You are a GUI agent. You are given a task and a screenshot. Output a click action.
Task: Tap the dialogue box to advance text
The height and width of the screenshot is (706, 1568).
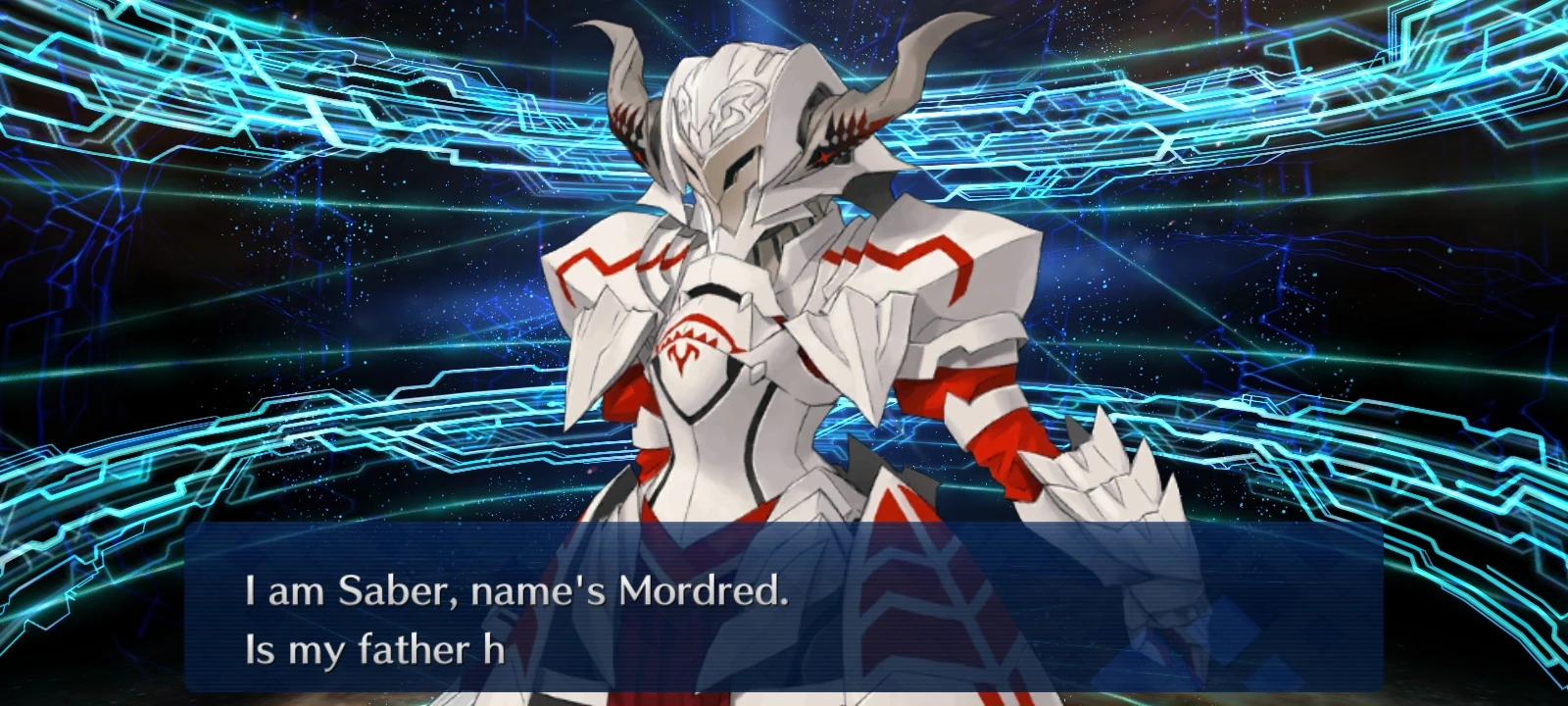[784, 608]
